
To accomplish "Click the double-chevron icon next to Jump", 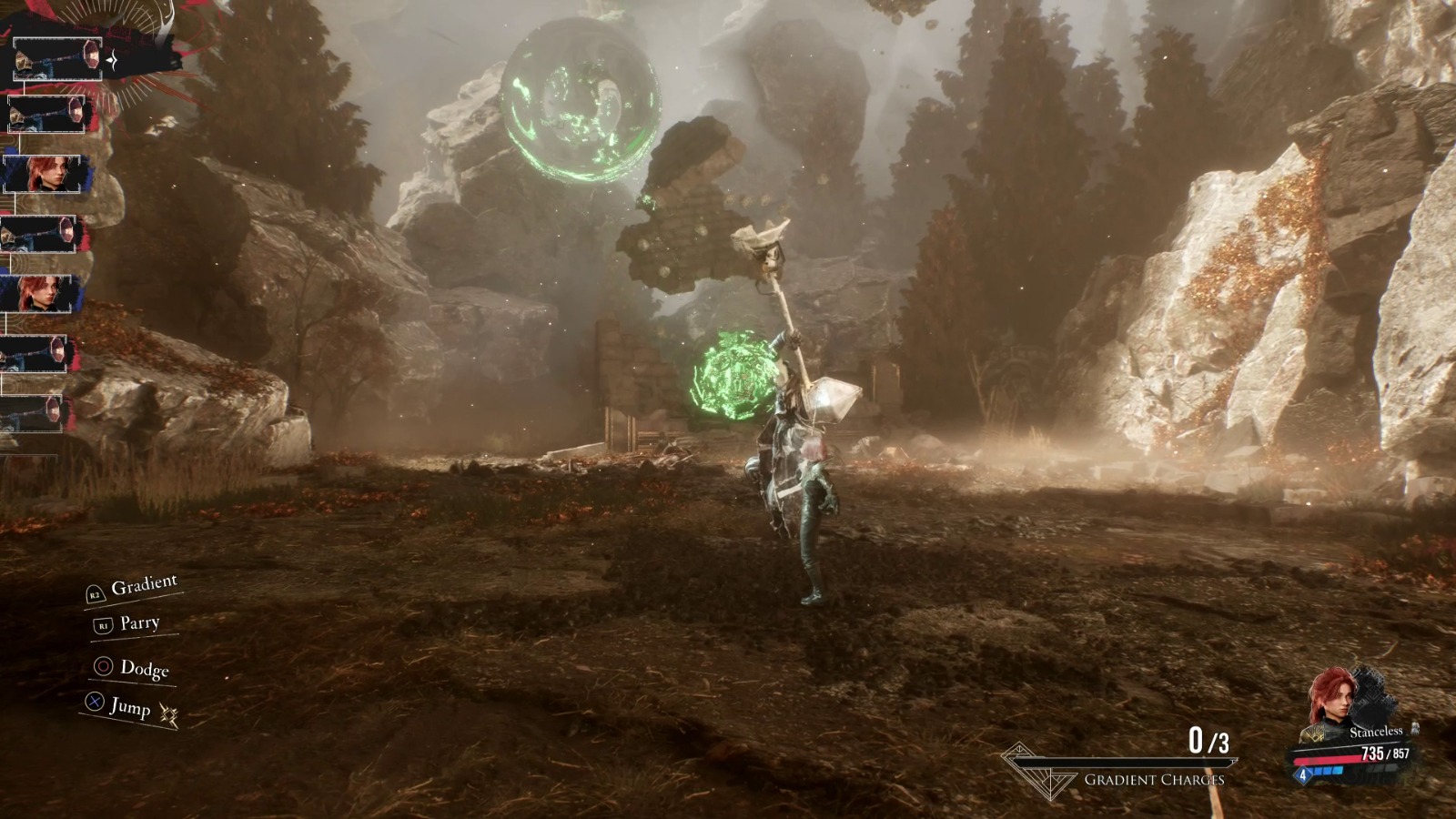I will (169, 713).
